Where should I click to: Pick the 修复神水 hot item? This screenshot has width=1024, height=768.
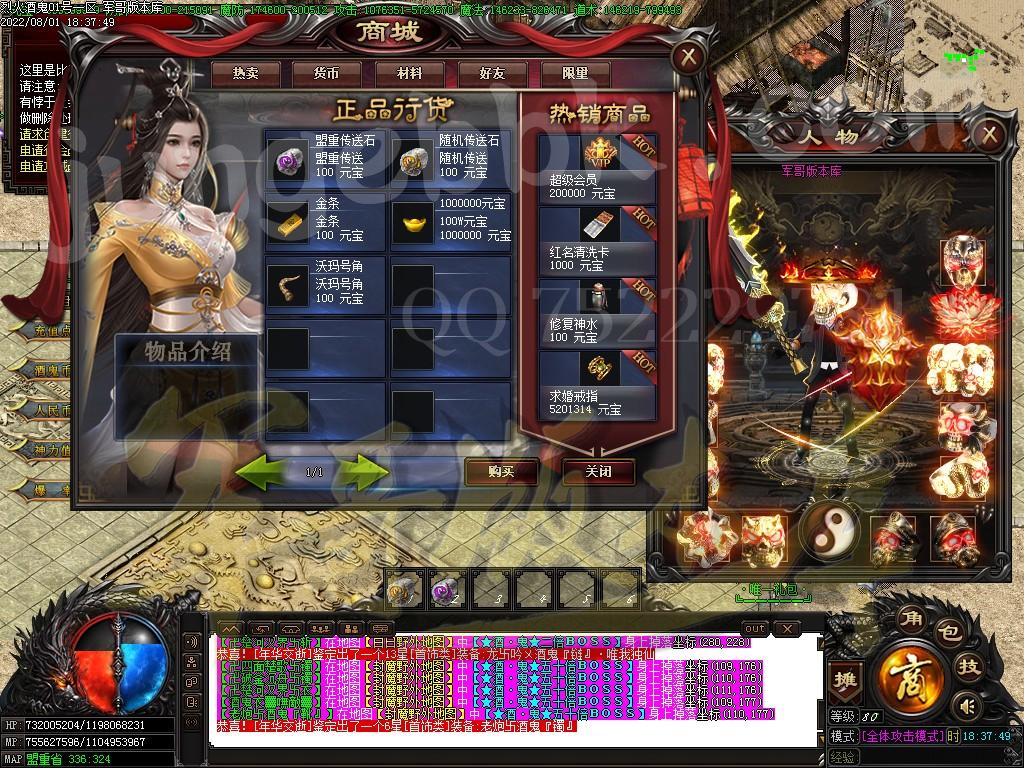pyautogui.click(x=597, y=311)
